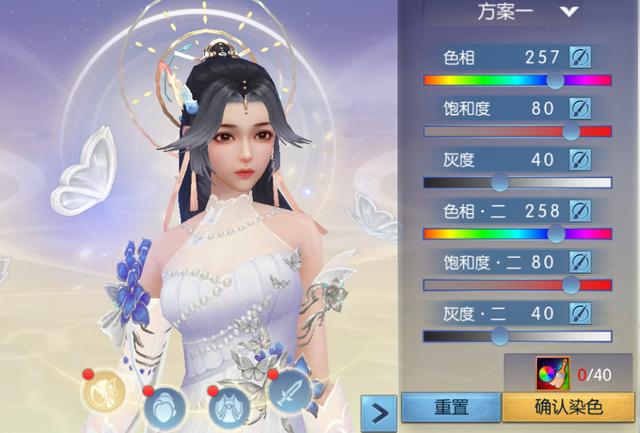The image size is (640, 433).
Task: Click the edit icon beside first 灰度 40
Action: click(x=580, y=159)
